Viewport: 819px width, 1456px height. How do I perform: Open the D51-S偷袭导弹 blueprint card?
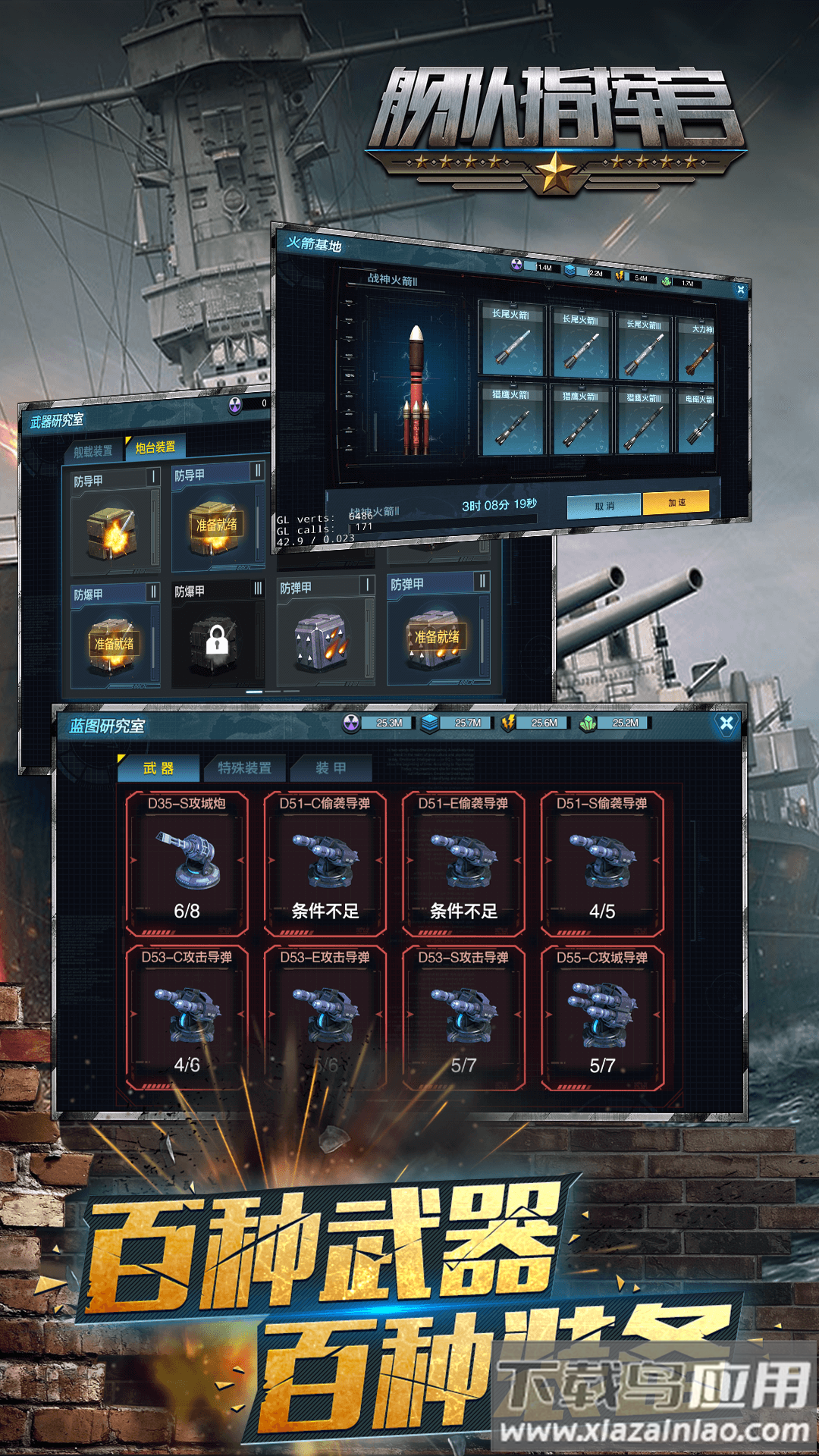point(602,863)
